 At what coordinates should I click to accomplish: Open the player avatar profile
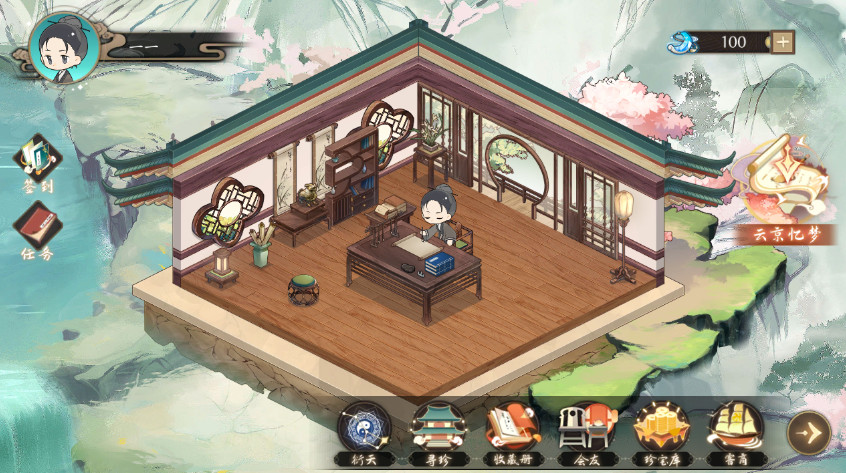pos(64,47)
